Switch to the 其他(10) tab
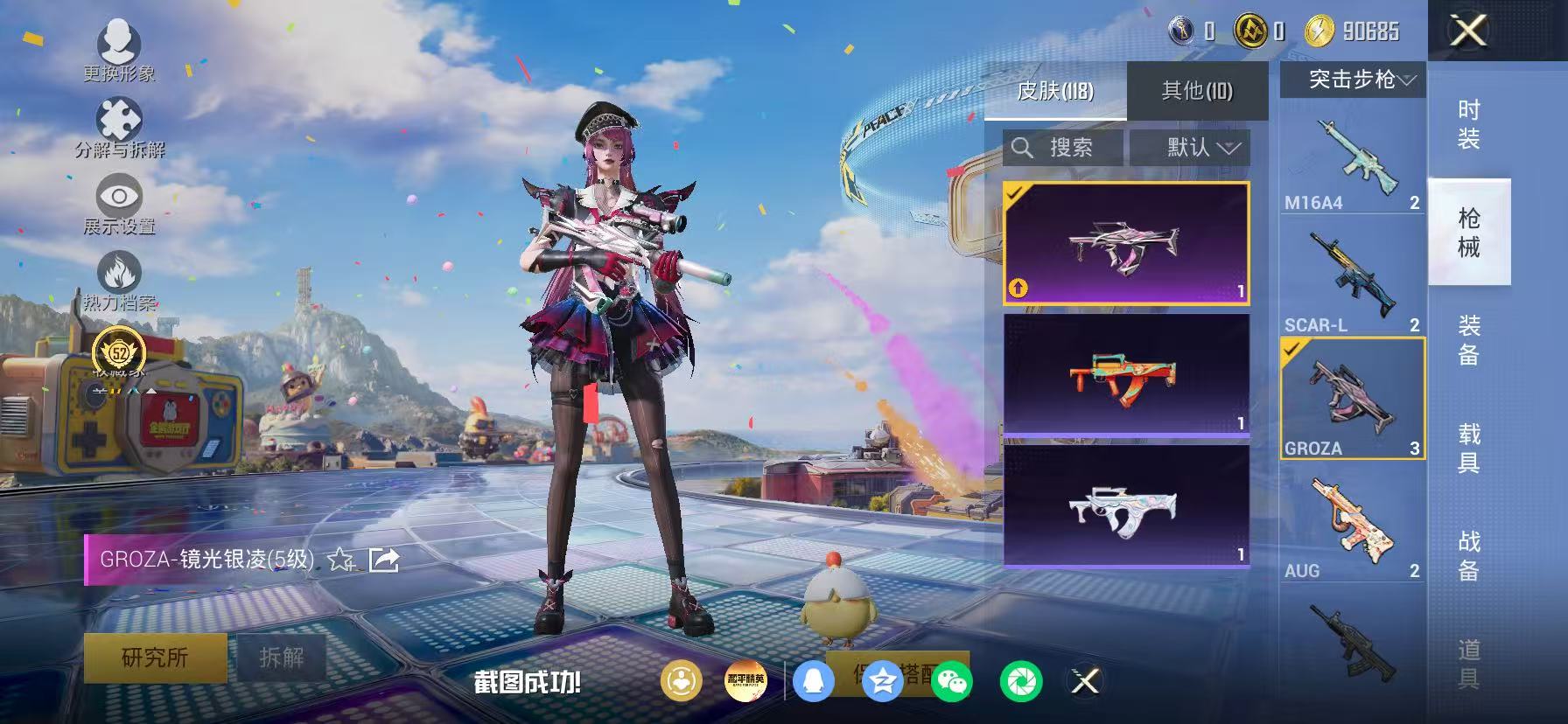Viewport: 1568px width, 724px height. [x=1196, y=91]
